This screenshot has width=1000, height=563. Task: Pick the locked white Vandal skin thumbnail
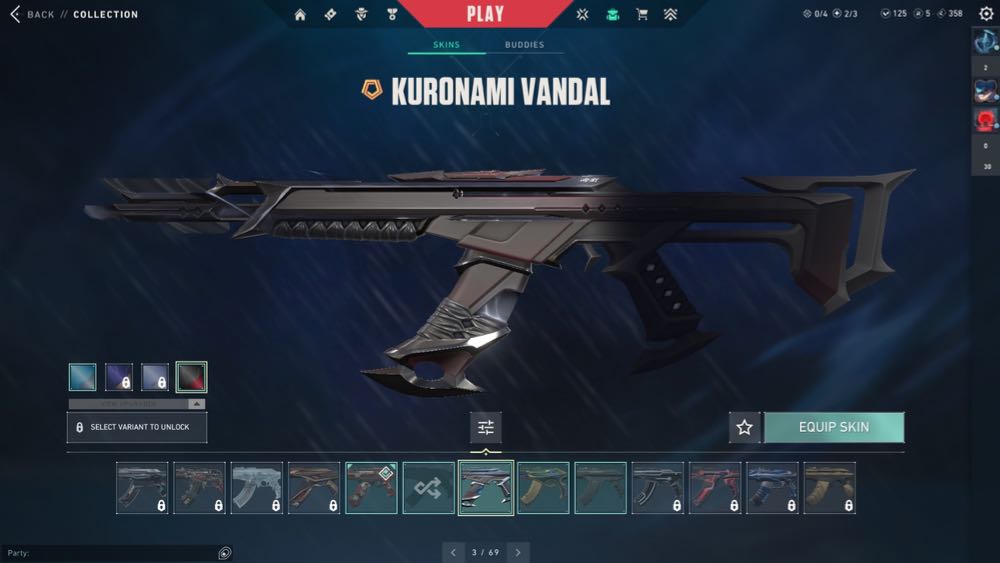pyautogui.click(x=256, y=488)
